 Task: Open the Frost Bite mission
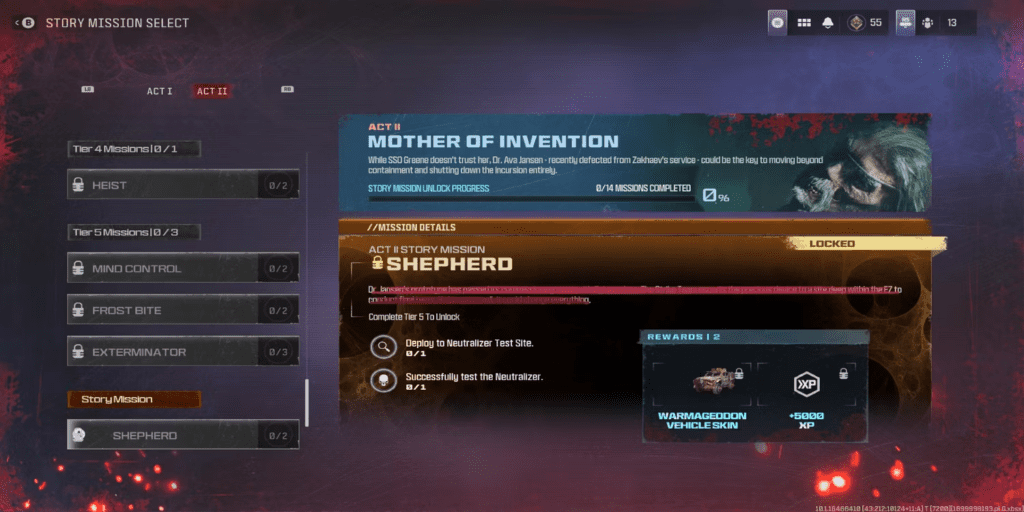183,311
